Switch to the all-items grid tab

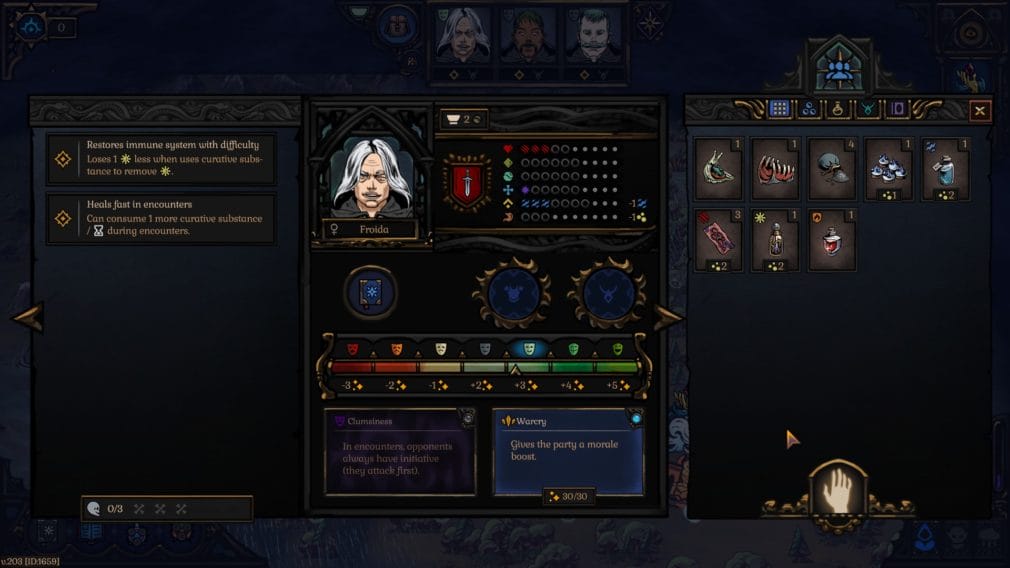point(779,109)
